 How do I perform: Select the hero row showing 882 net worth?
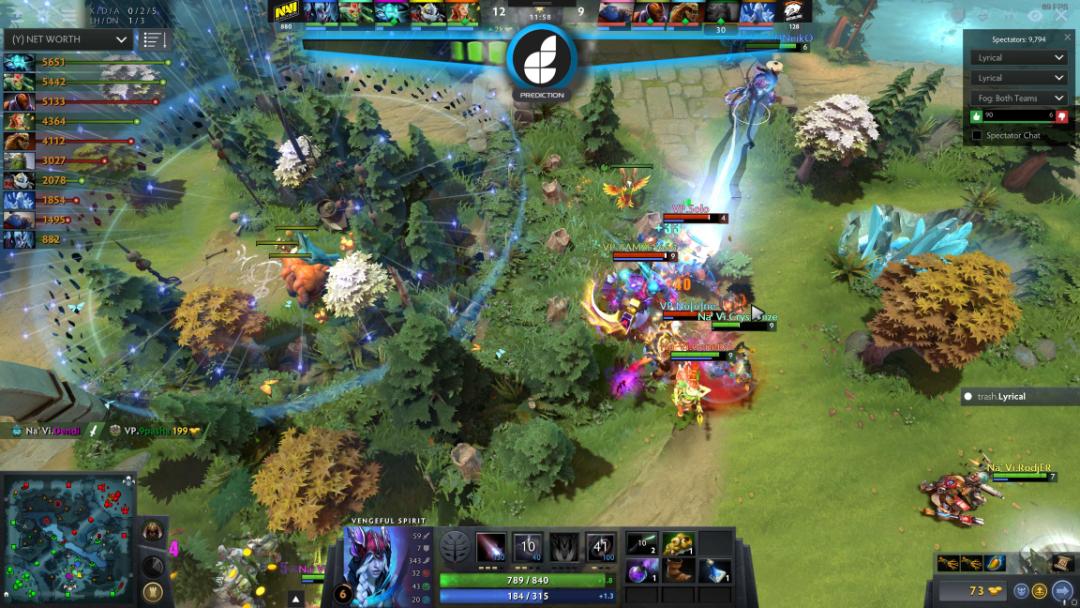point(18,240)
